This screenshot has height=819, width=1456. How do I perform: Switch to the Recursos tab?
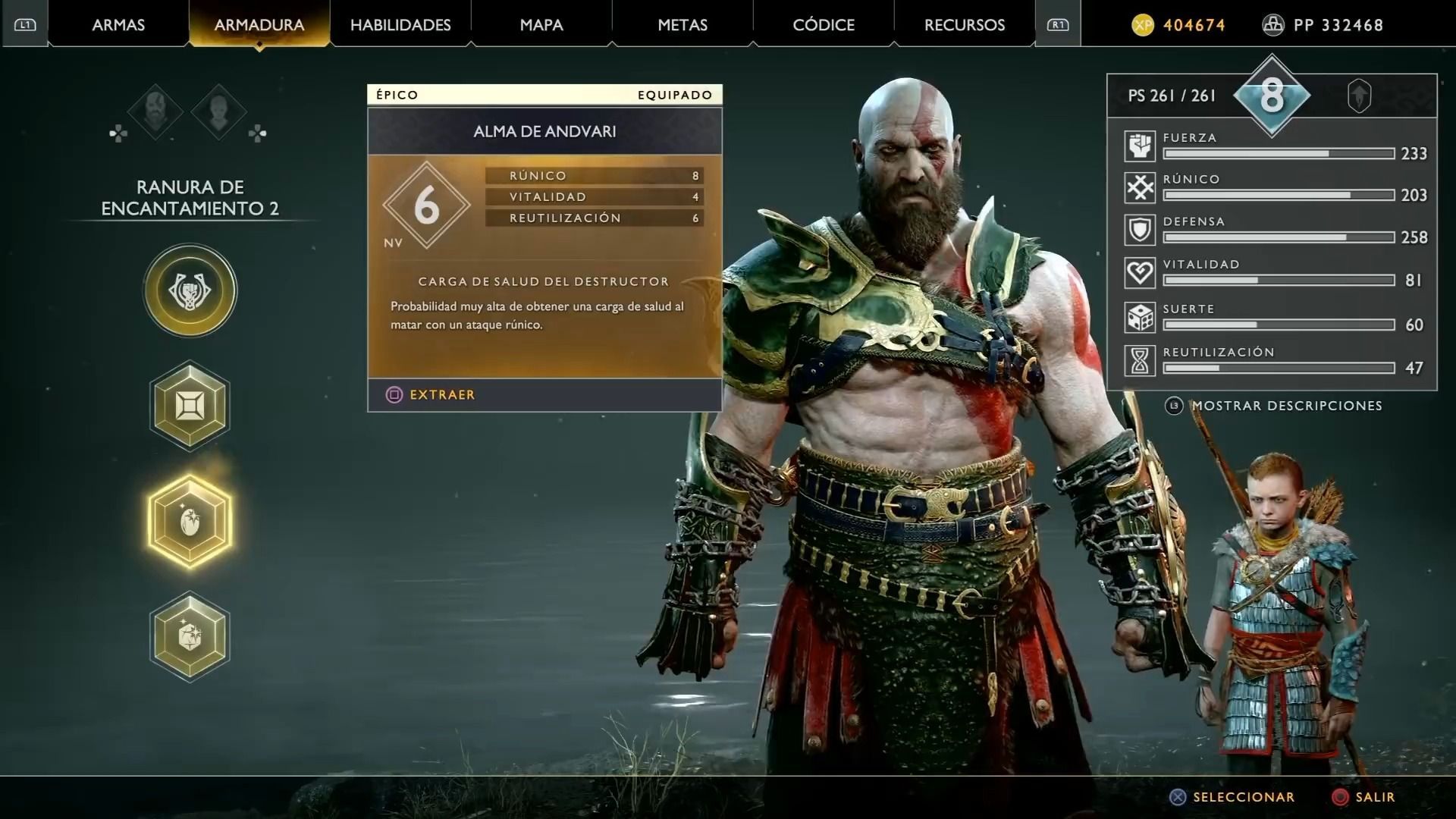[x=965, y=25]
